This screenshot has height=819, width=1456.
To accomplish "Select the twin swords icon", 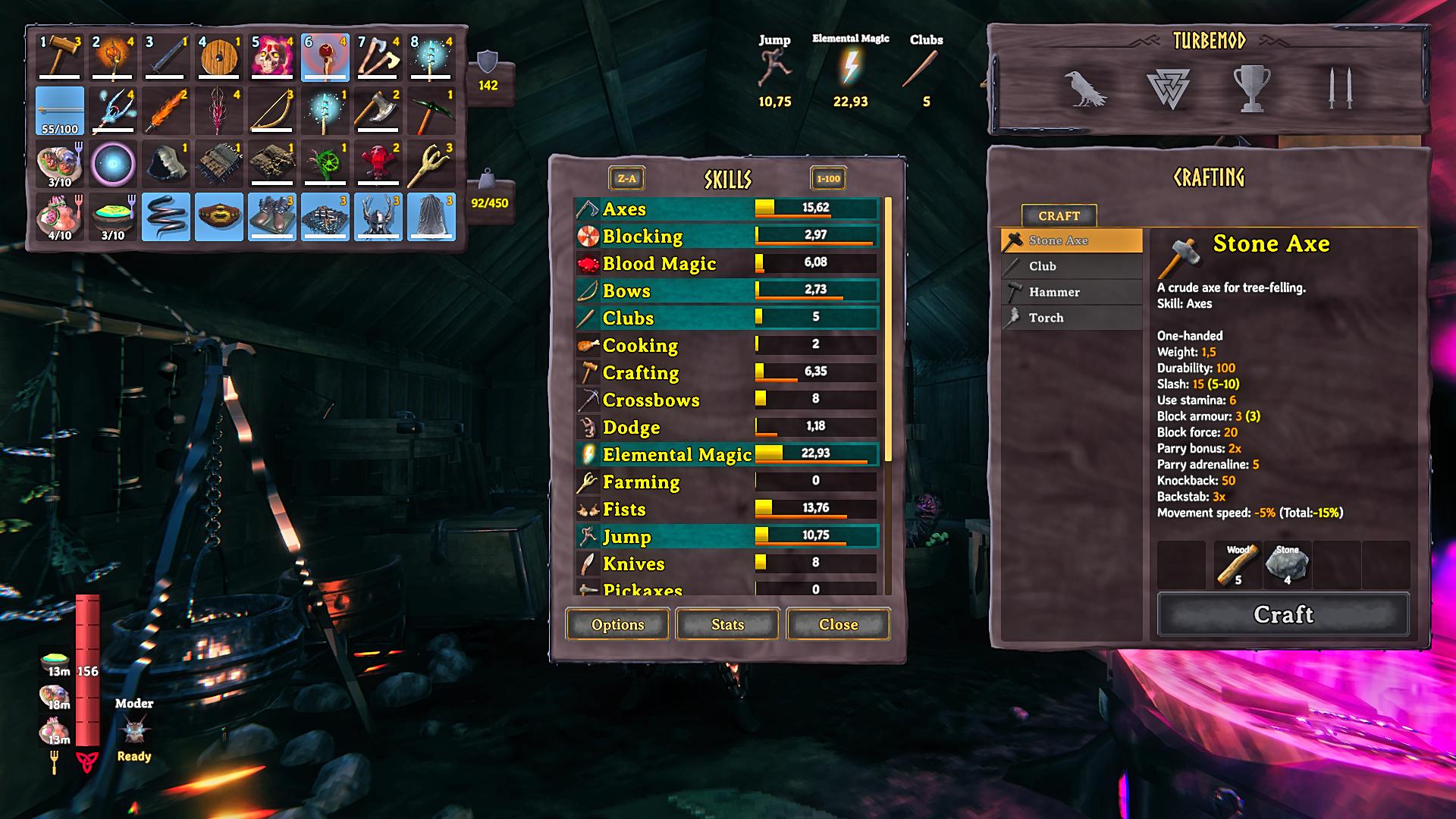I will 1339,89.
